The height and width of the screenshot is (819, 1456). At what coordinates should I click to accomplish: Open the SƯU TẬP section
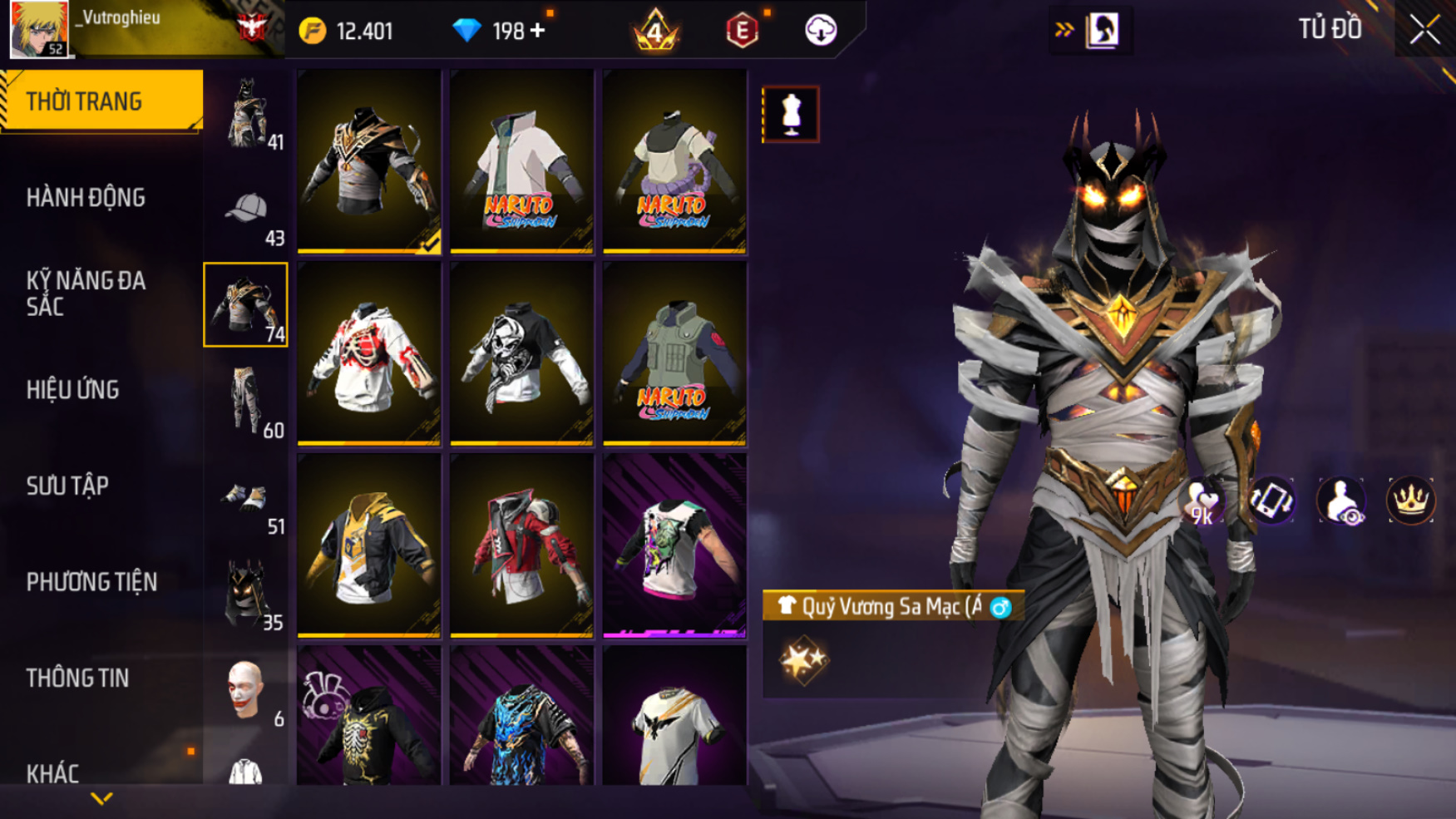67,486
